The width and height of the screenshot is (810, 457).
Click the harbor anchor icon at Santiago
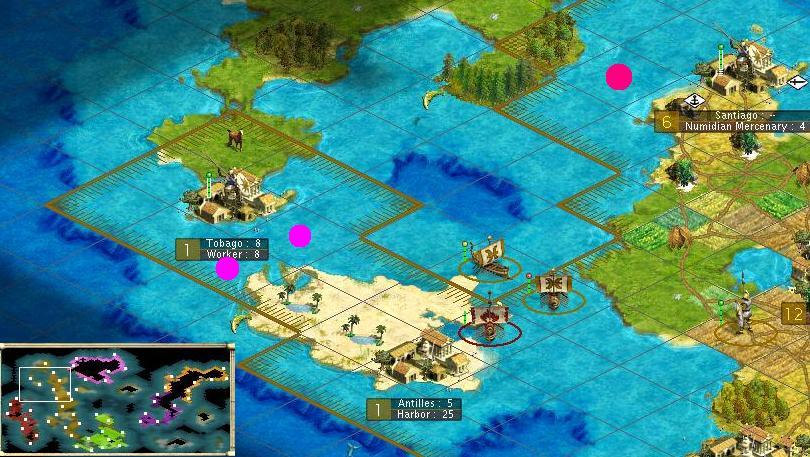695,100
